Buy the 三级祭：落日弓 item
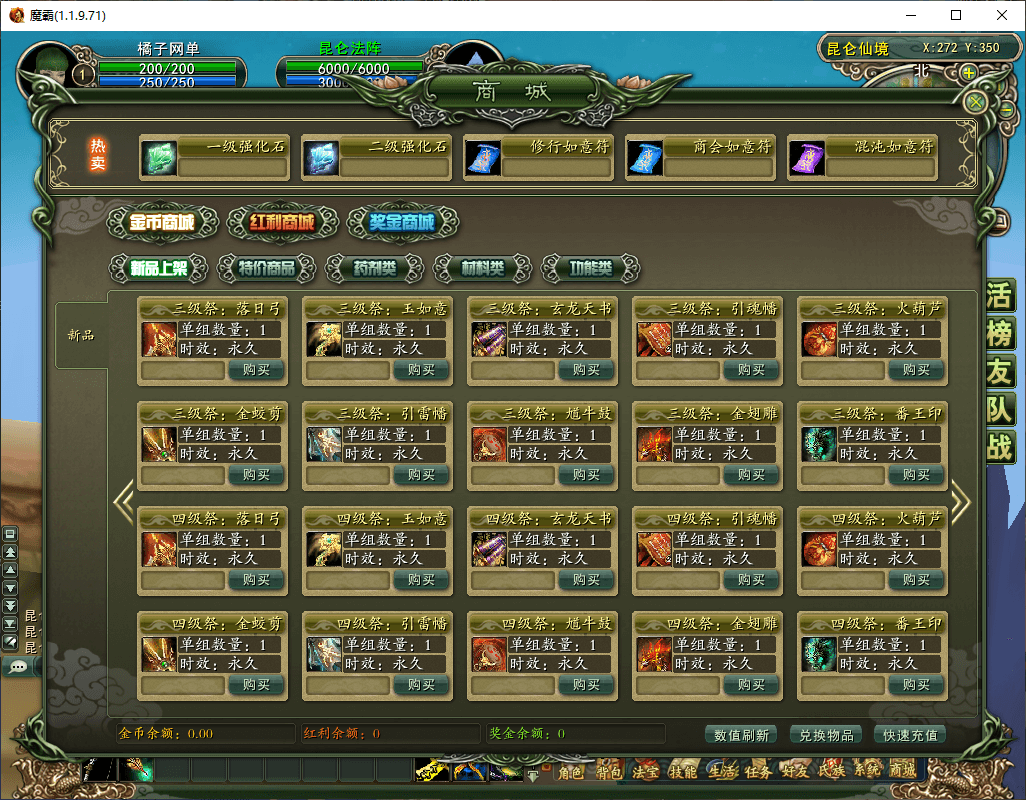The image size is (1026, 800). (256, 370)
